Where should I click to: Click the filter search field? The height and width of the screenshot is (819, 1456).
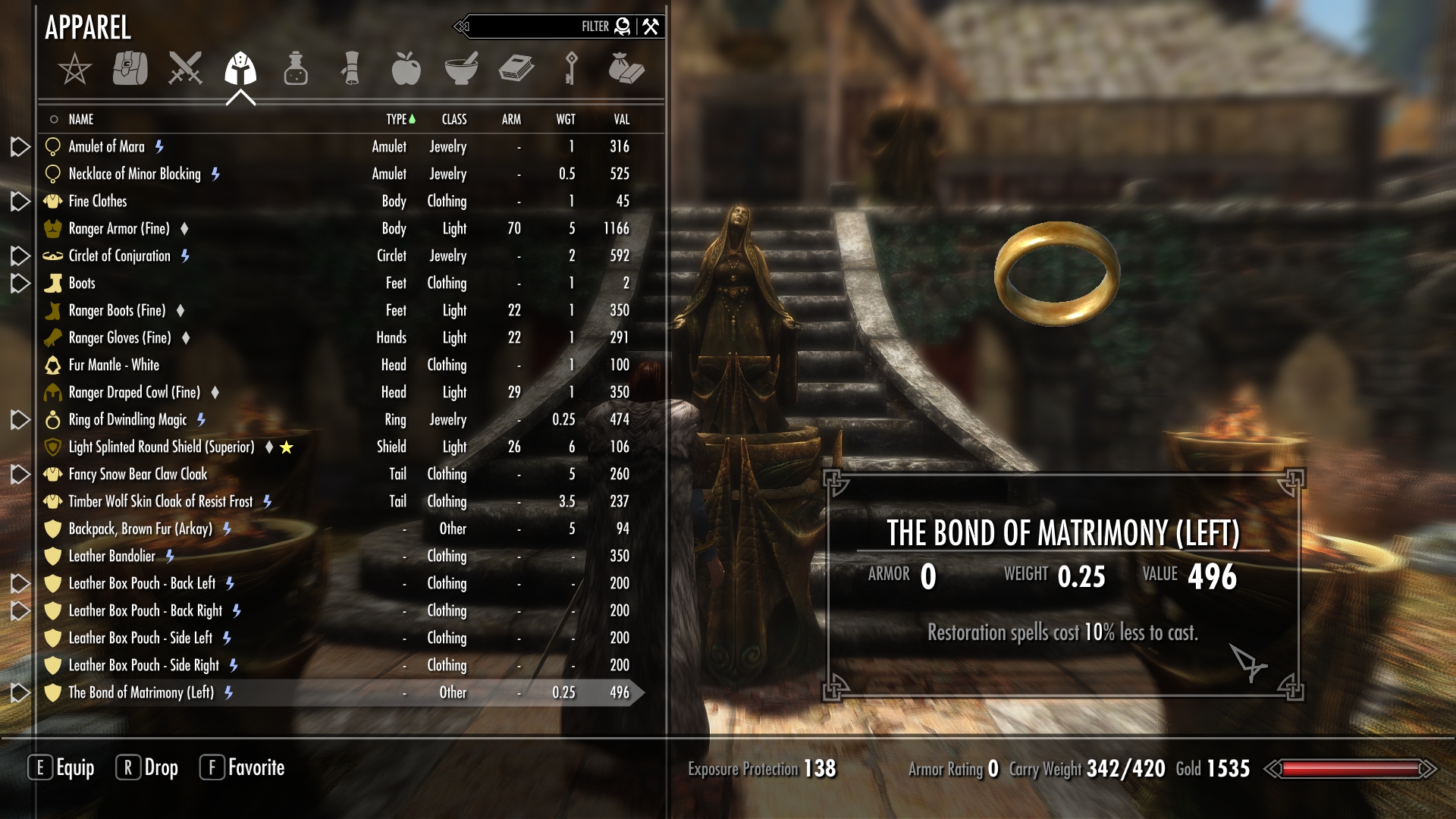pos(531,27)
